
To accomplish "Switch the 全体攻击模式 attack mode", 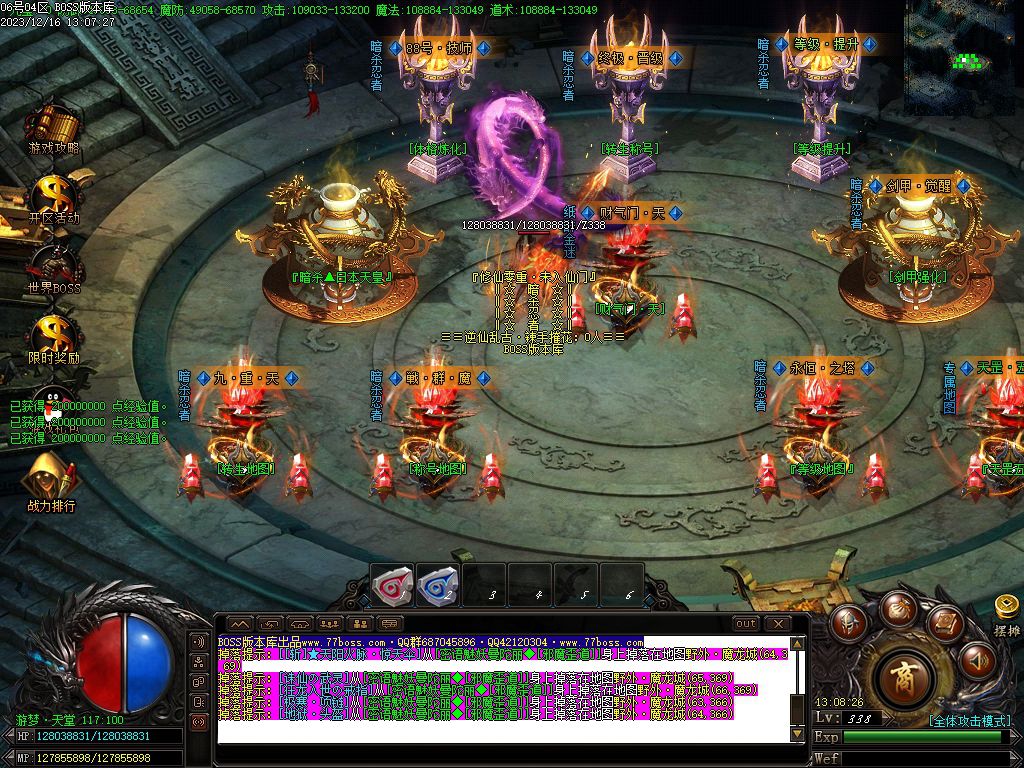I will point(968,720).
